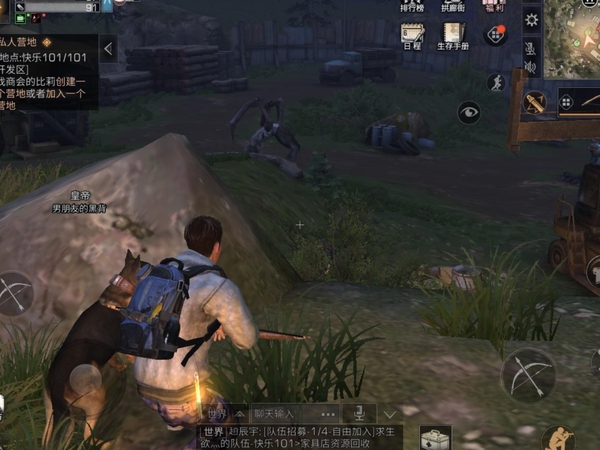Use the first aid medkit
This screenshot has height=450, width=600.
tap(435, 438)
